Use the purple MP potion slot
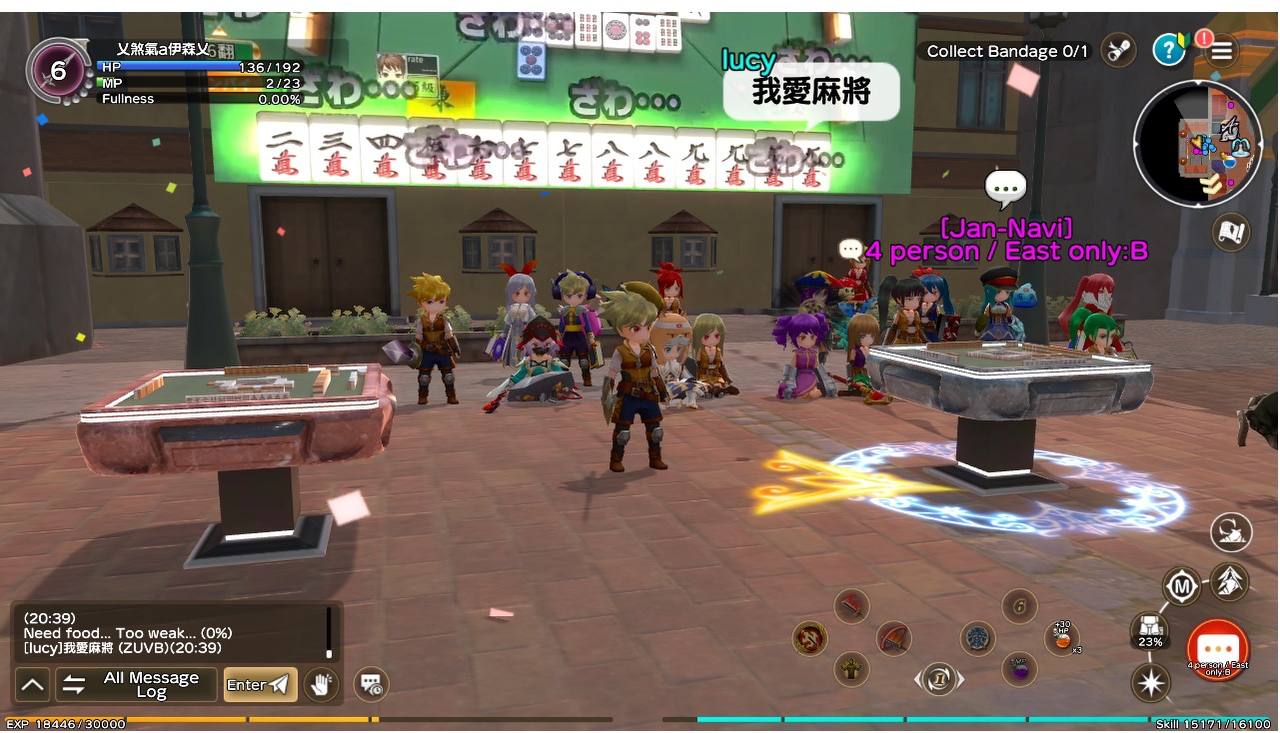 tap(1018, 669)
